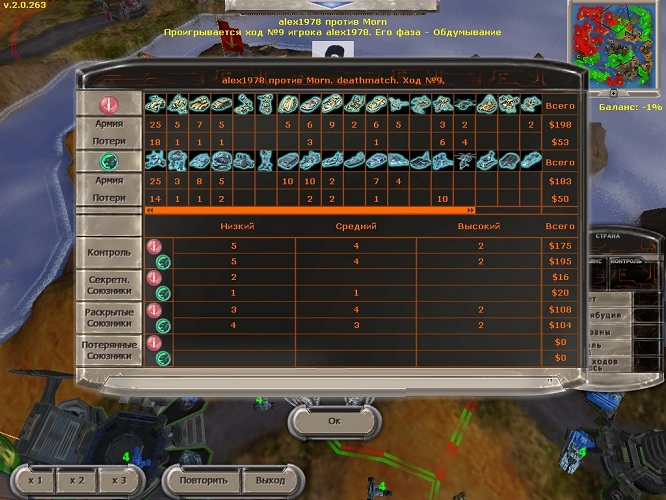Click the scrollbar's right arrow under unit table
Viewport: 666px width, 500px height.
point(470,211)
